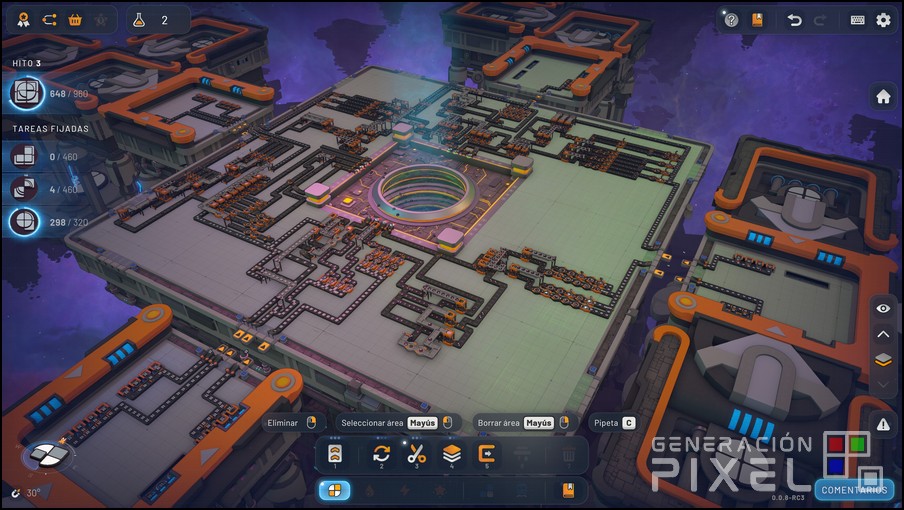
Task: Open the help question mark button
Action: pyautogui.click(x=731, y=20)
